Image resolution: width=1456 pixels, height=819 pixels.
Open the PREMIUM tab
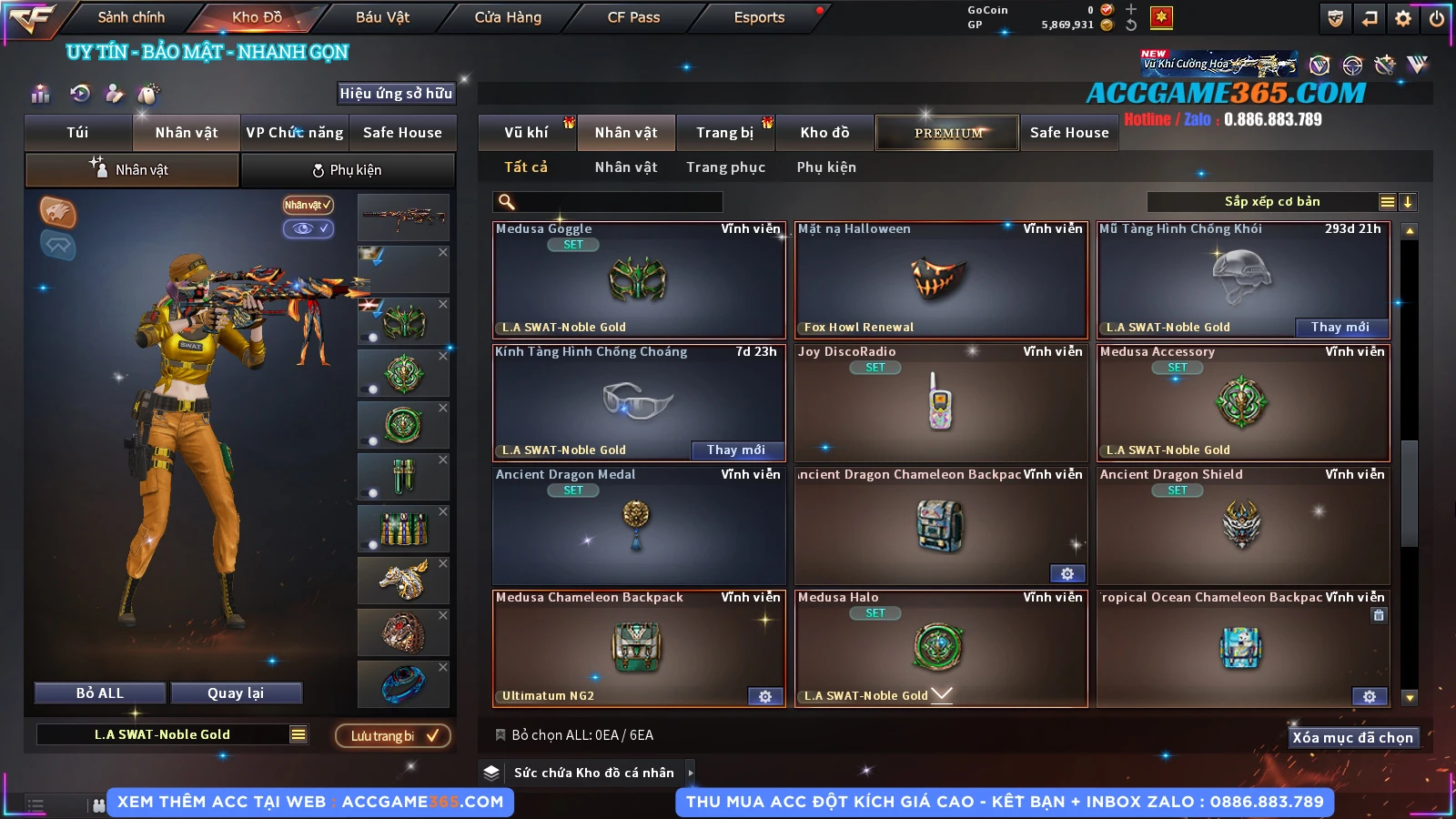coord(947,133)
